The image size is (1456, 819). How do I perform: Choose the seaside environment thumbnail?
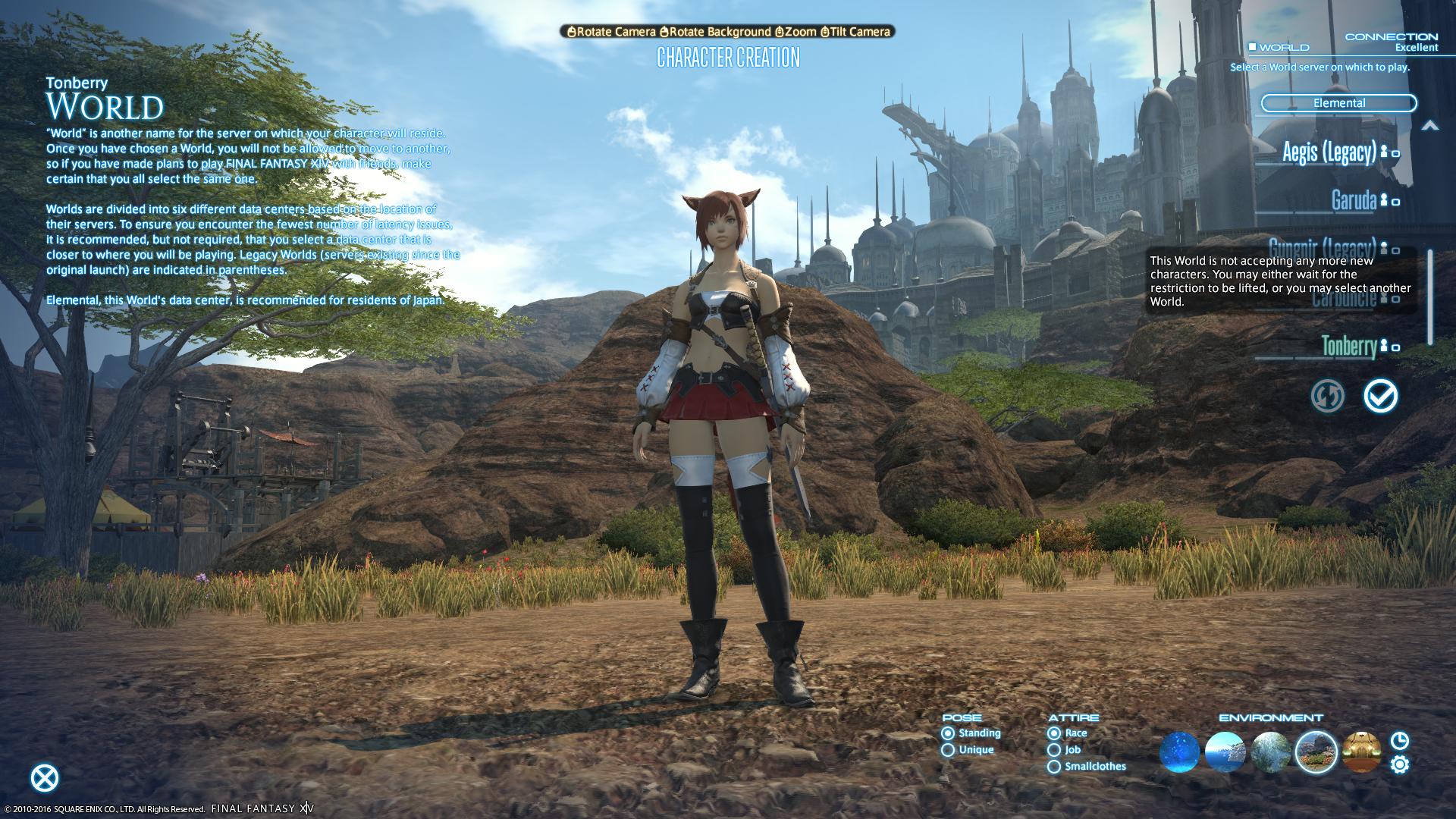tap(1225, 752)
